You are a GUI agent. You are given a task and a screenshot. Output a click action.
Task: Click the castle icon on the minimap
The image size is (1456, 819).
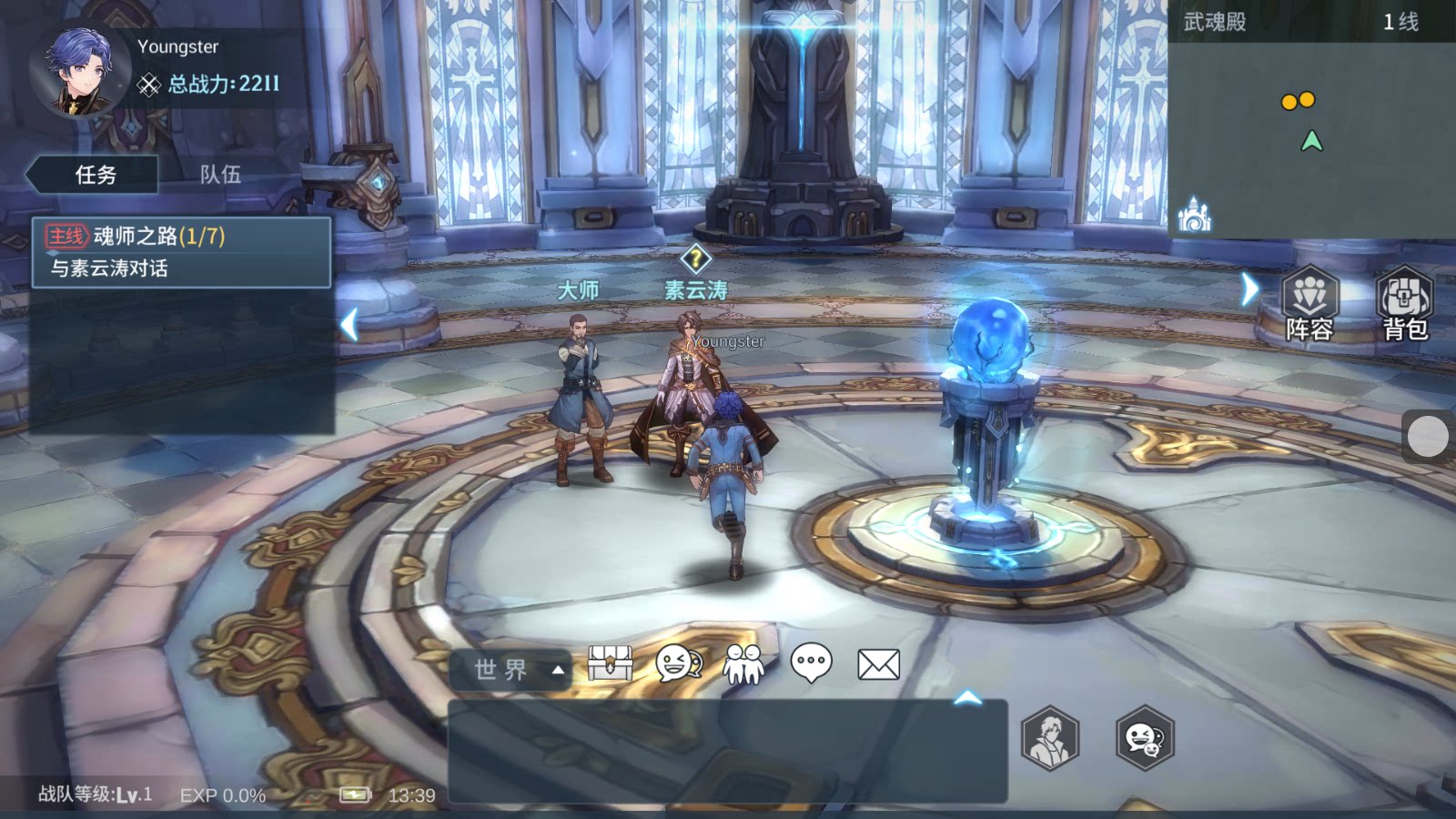click(1194, 215)
